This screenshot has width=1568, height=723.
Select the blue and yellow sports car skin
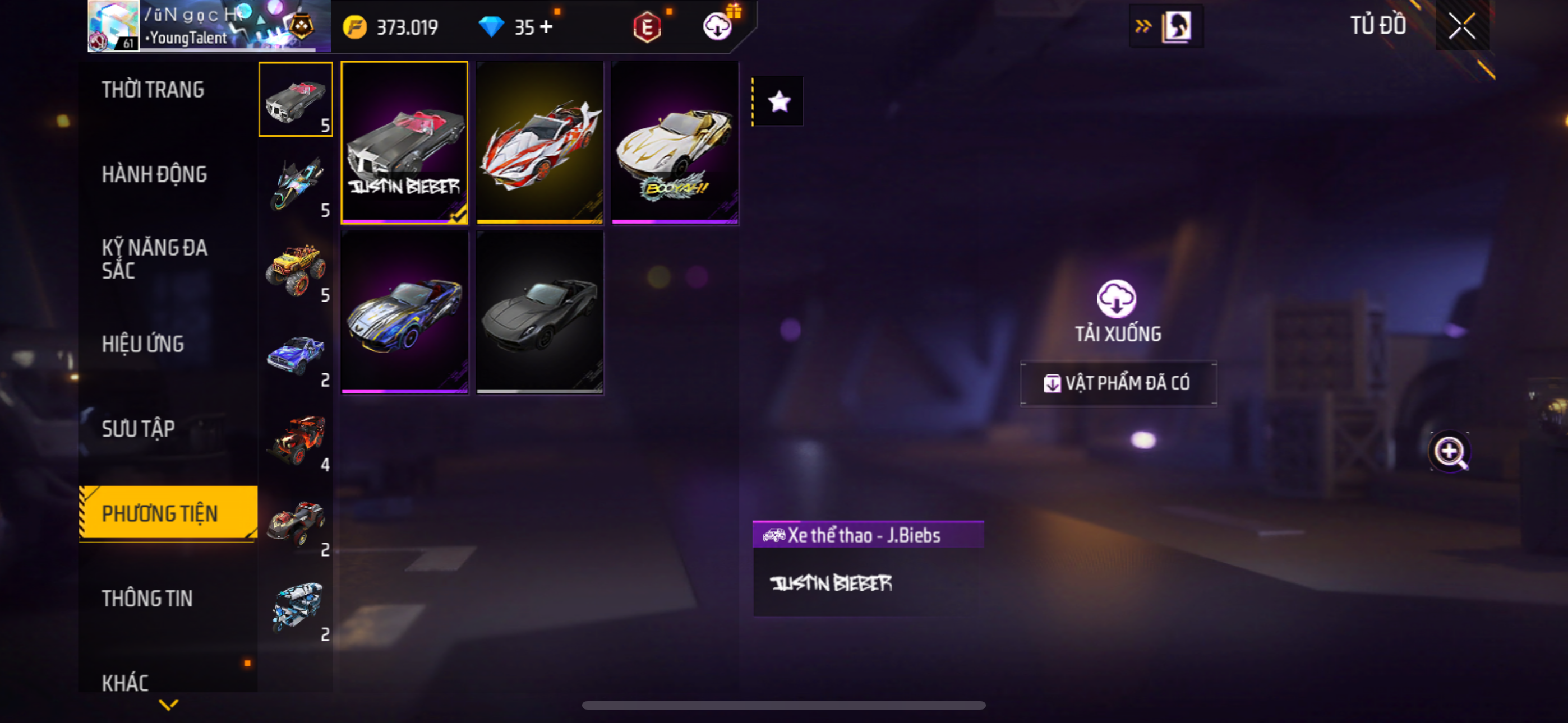click(x=404, y=312)
